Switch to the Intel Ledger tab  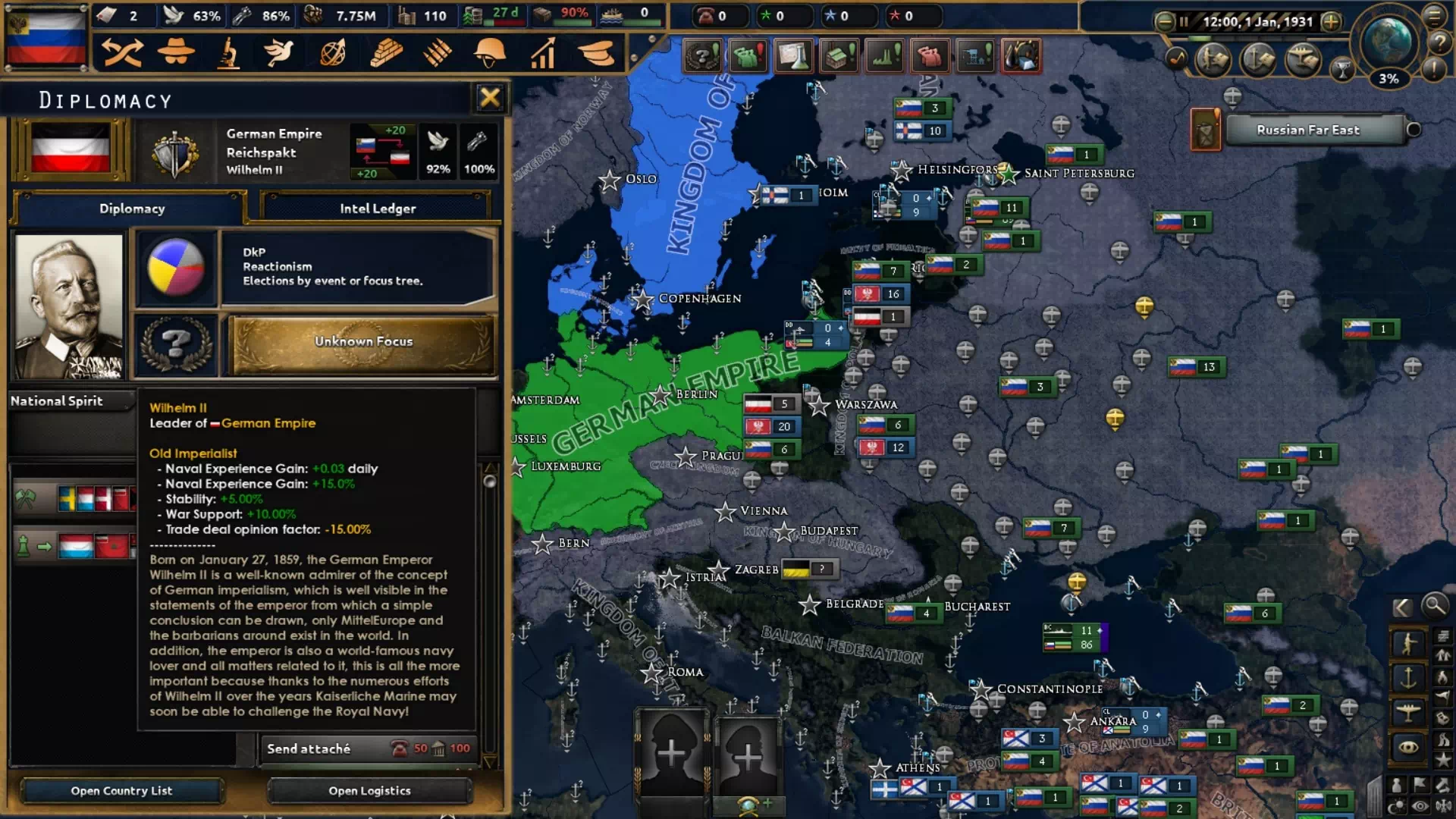(377, 209)
